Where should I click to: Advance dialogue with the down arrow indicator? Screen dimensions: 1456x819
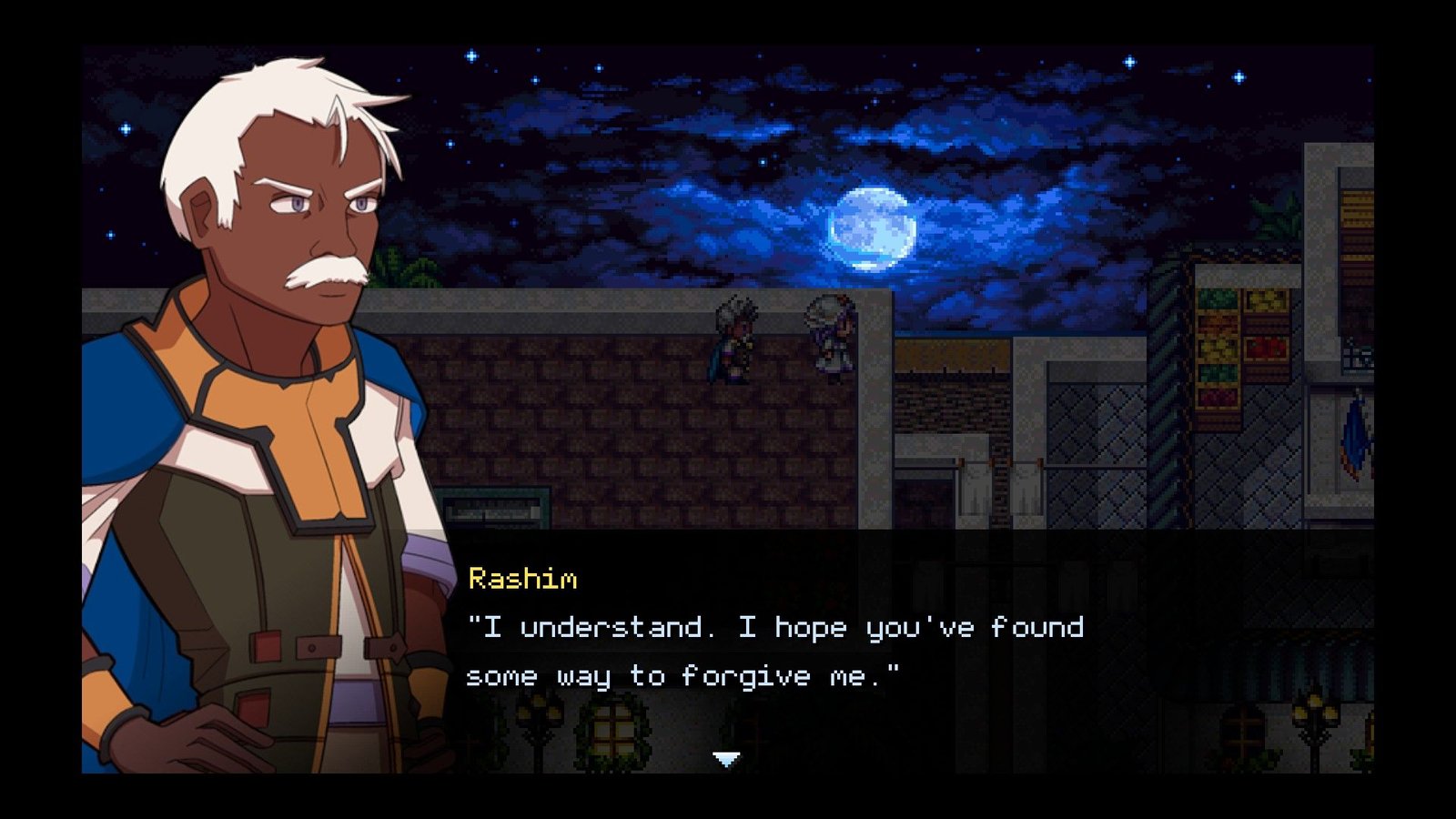click(726, 758)
